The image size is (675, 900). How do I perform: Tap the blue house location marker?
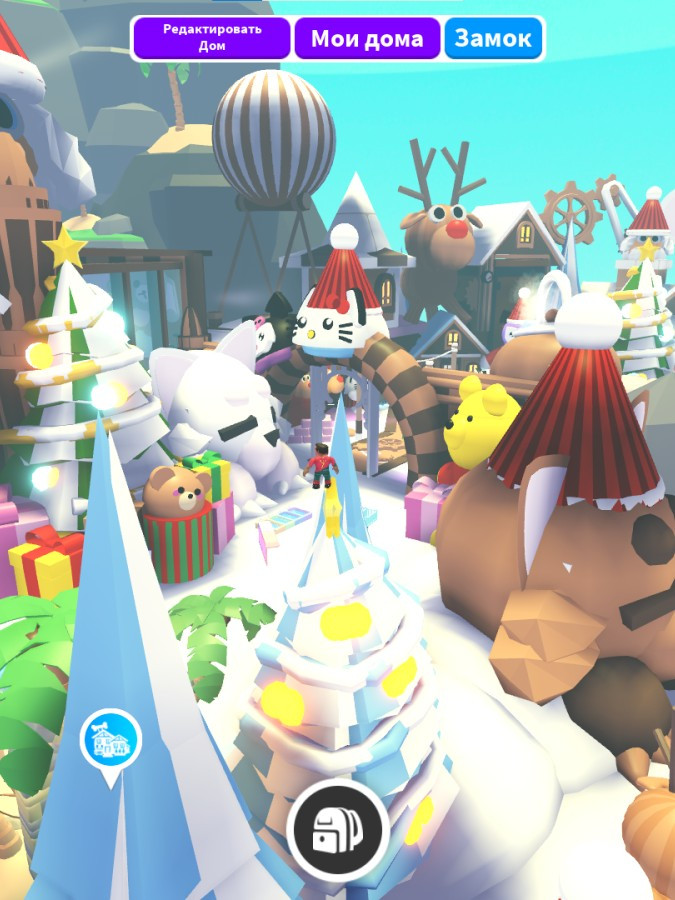(110, 741)
